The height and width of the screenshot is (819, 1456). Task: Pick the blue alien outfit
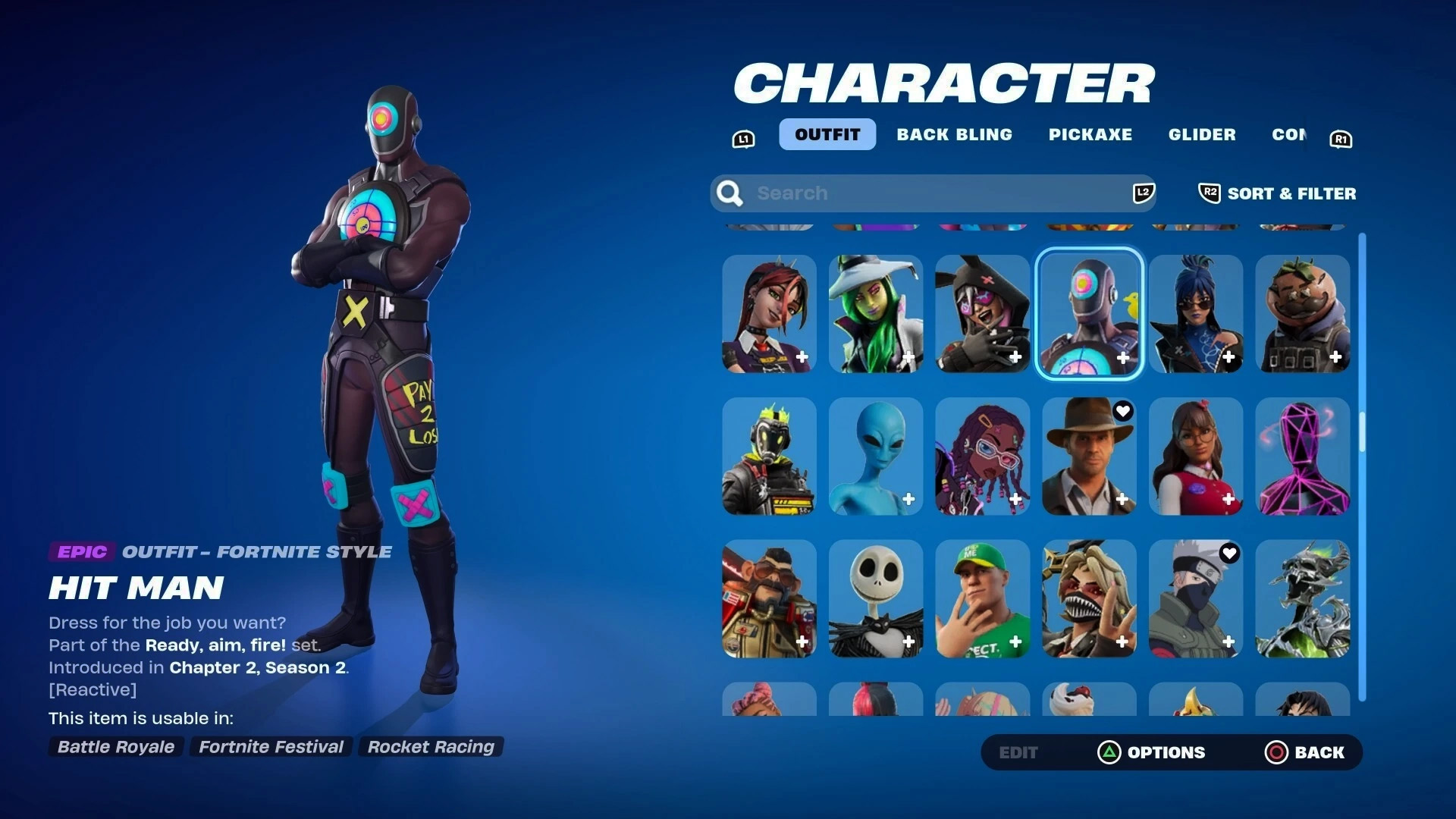876,456
